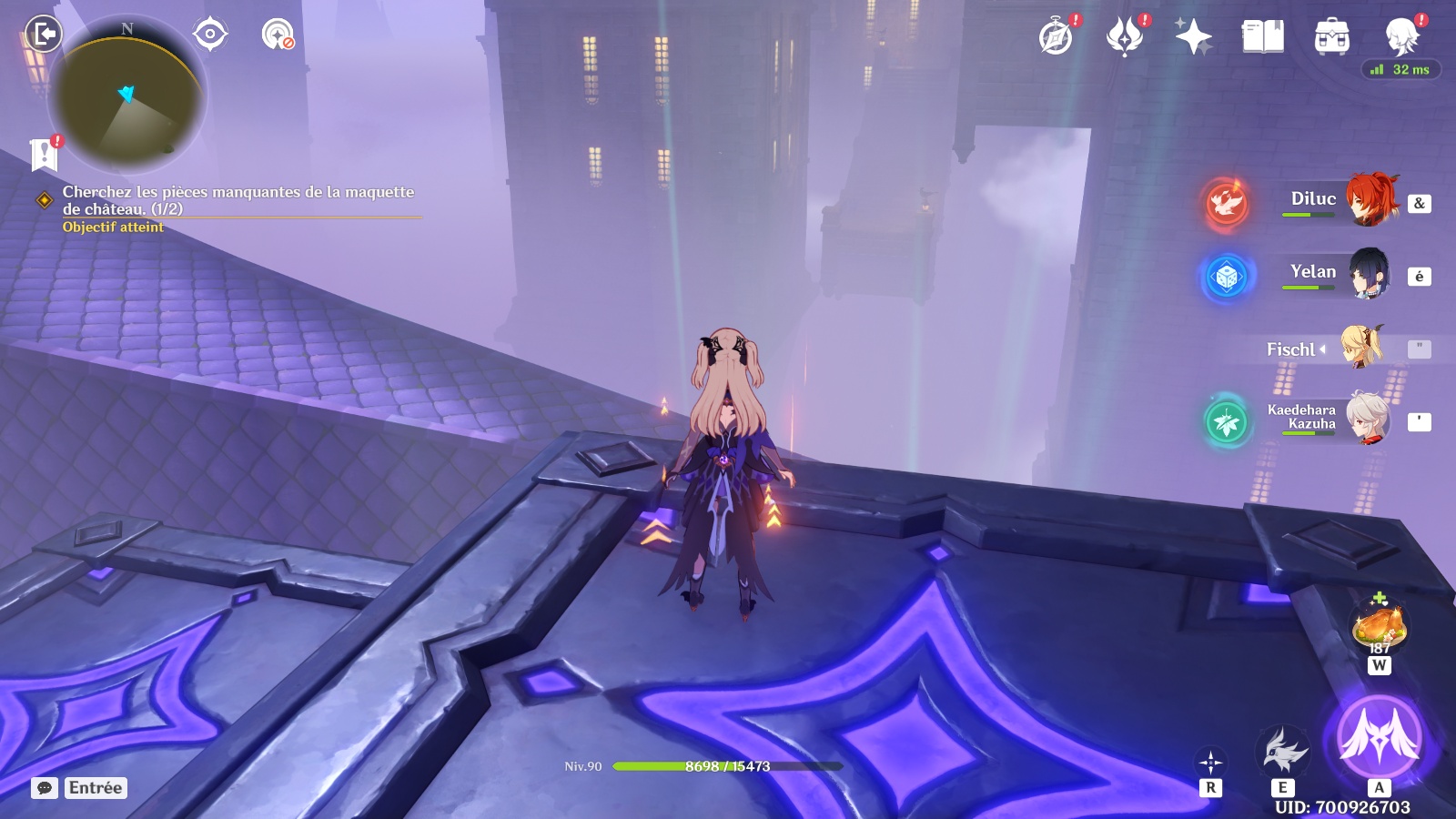Screen dimensions: 1456x819
Task: Open the Wish four-pointed star icon
Action: tap(1193, 37)
